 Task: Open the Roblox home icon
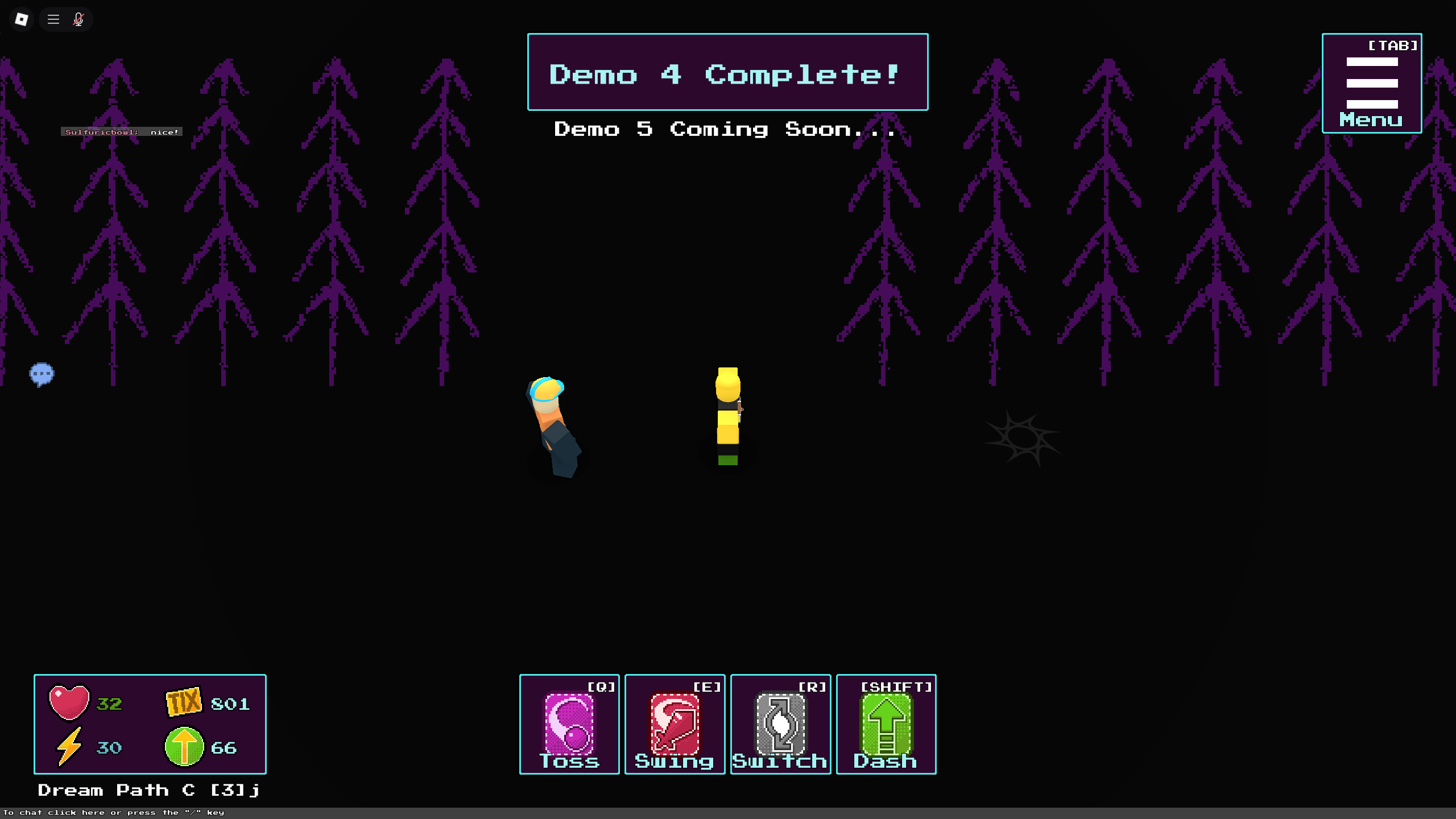(x=21, y=19)
